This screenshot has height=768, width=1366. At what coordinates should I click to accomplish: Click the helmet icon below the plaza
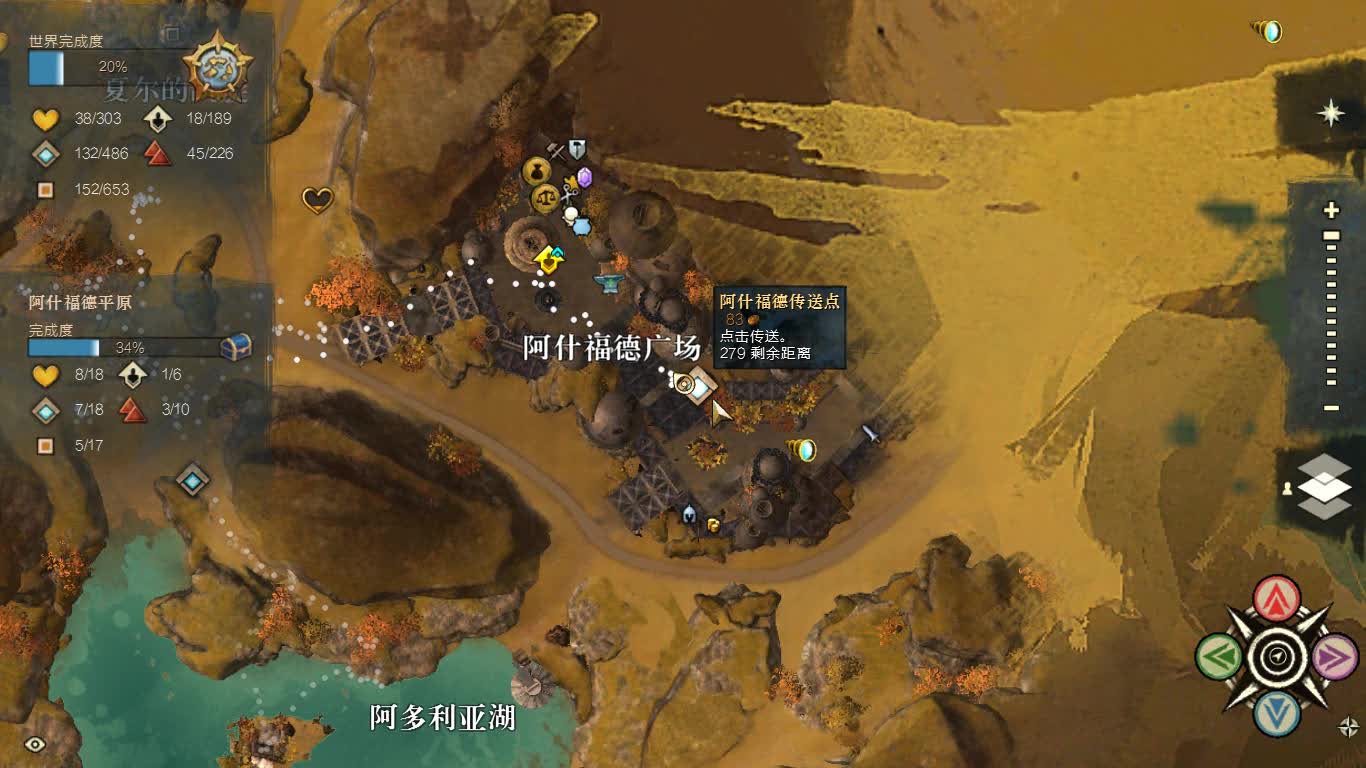(689, 515)
